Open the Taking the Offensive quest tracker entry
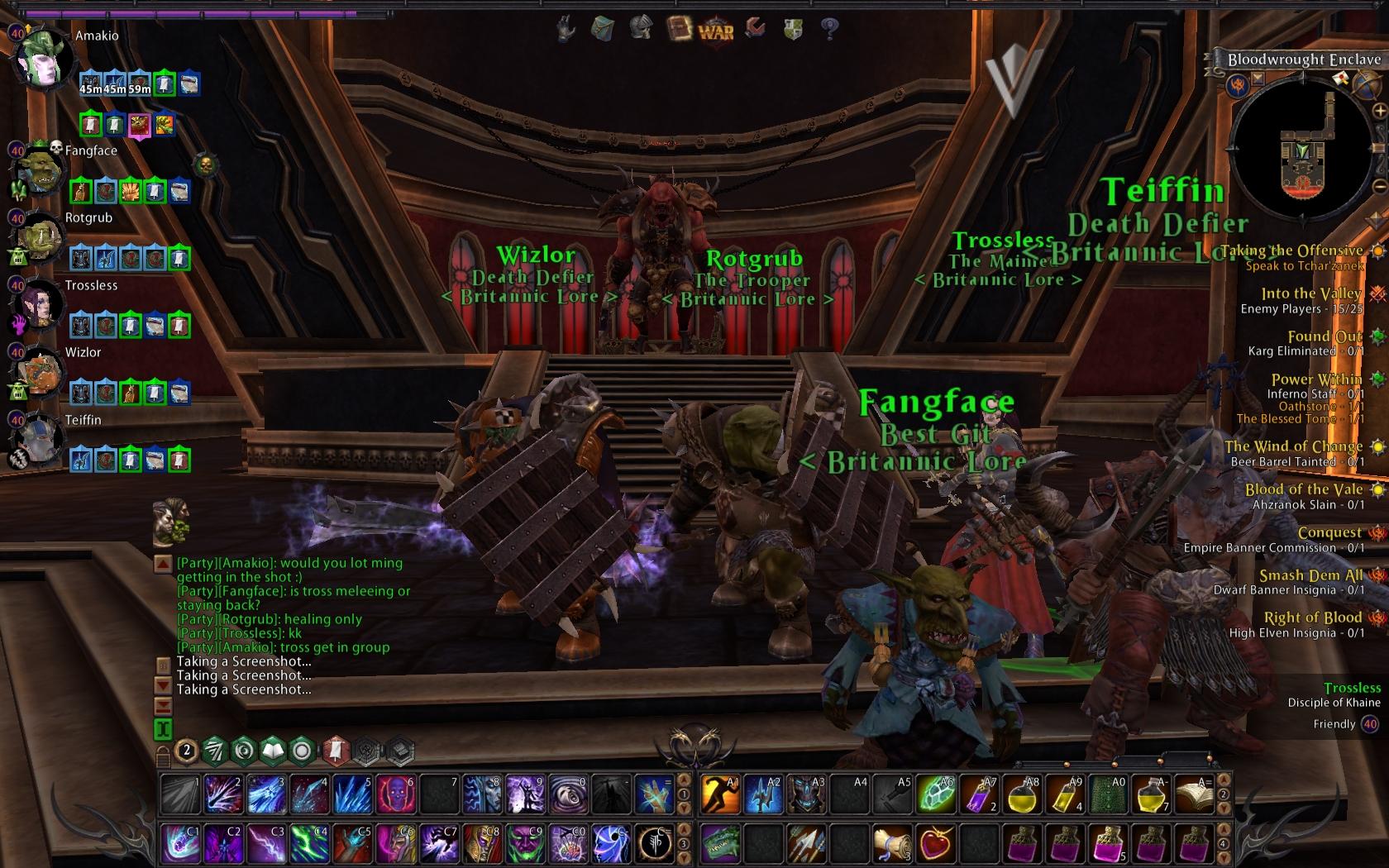Image resolution: width=1389 pixels, height=868 pixels. (1291, 250)
